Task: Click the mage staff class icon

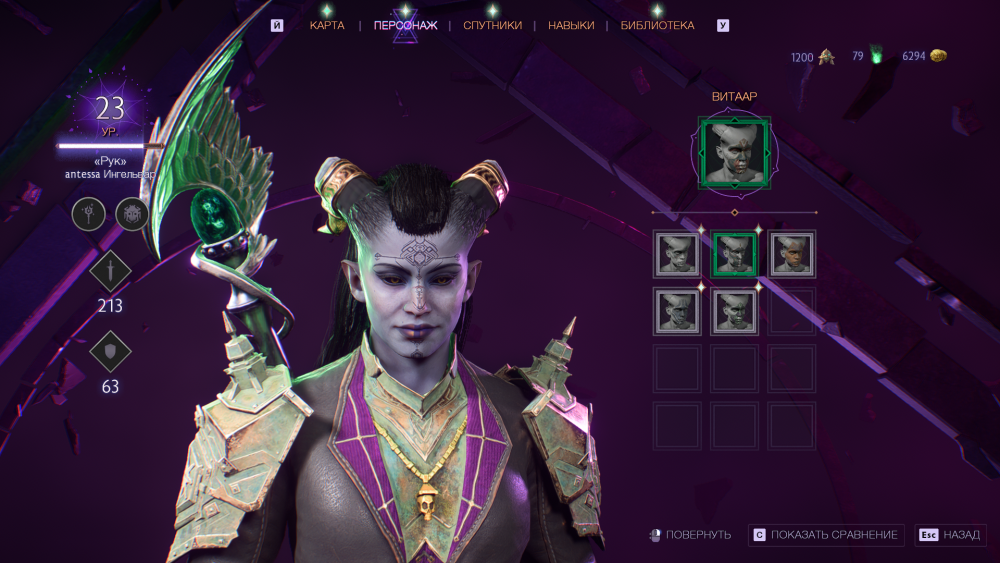Action: [x=88, y=213]
